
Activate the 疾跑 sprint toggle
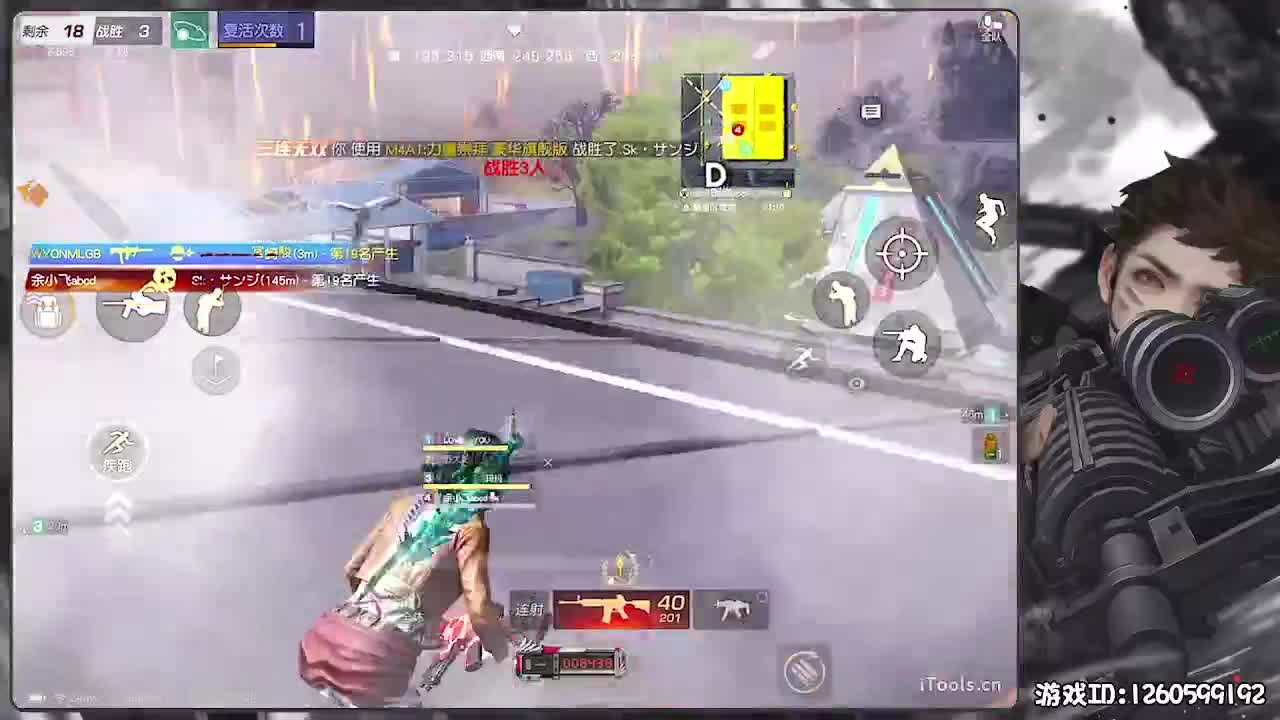[x=118, y=452]
